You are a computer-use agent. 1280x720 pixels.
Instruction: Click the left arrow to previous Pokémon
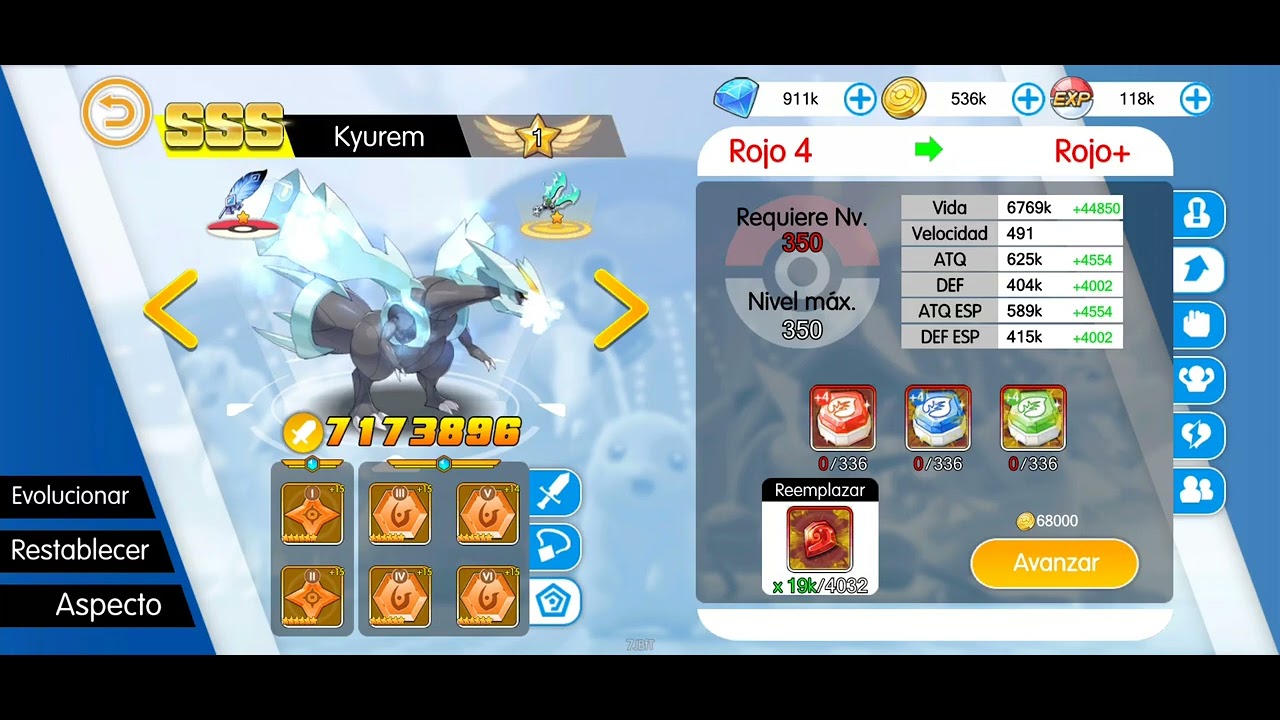pos(172,310)
